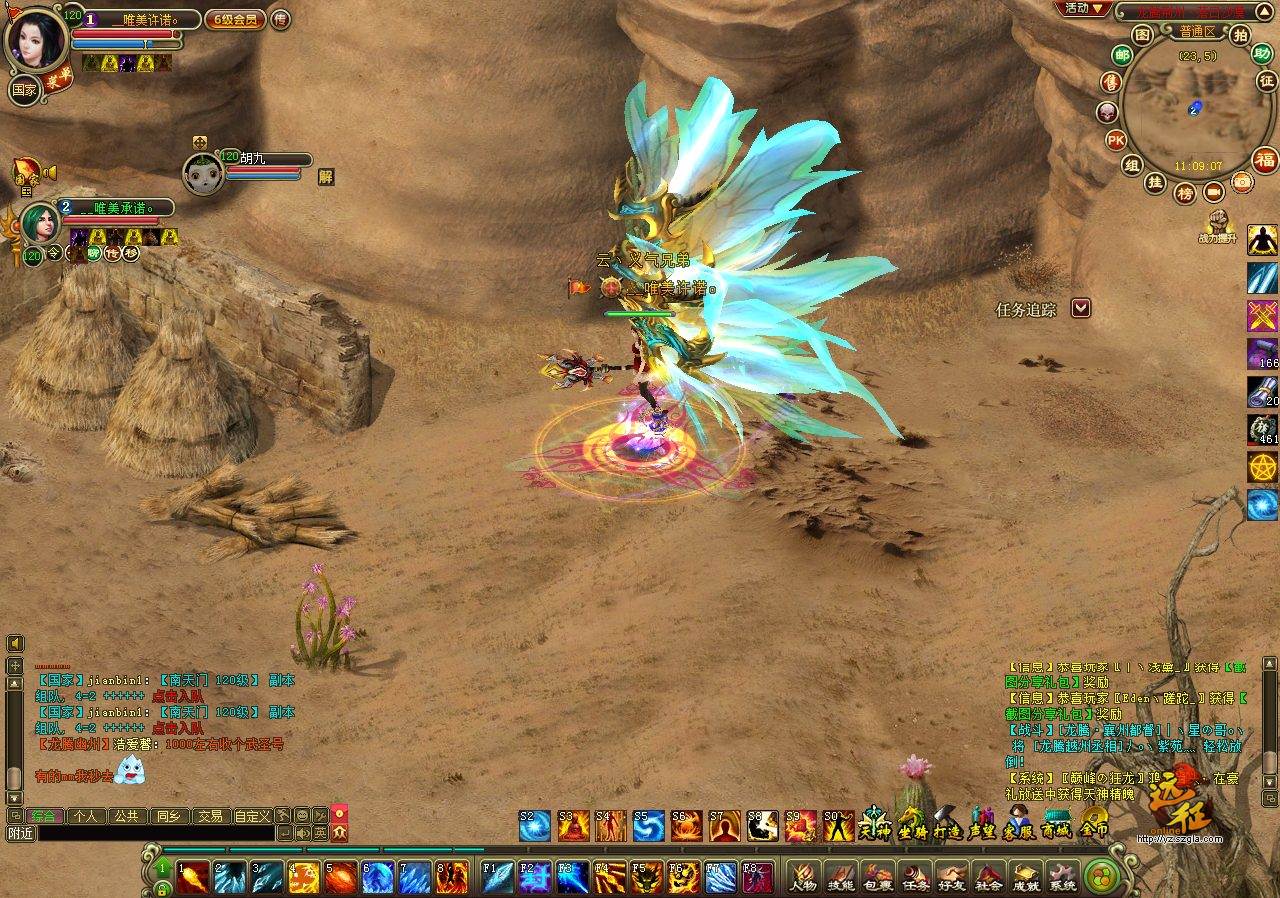Open the 榜 rankings button

[x=1185, y=193]
